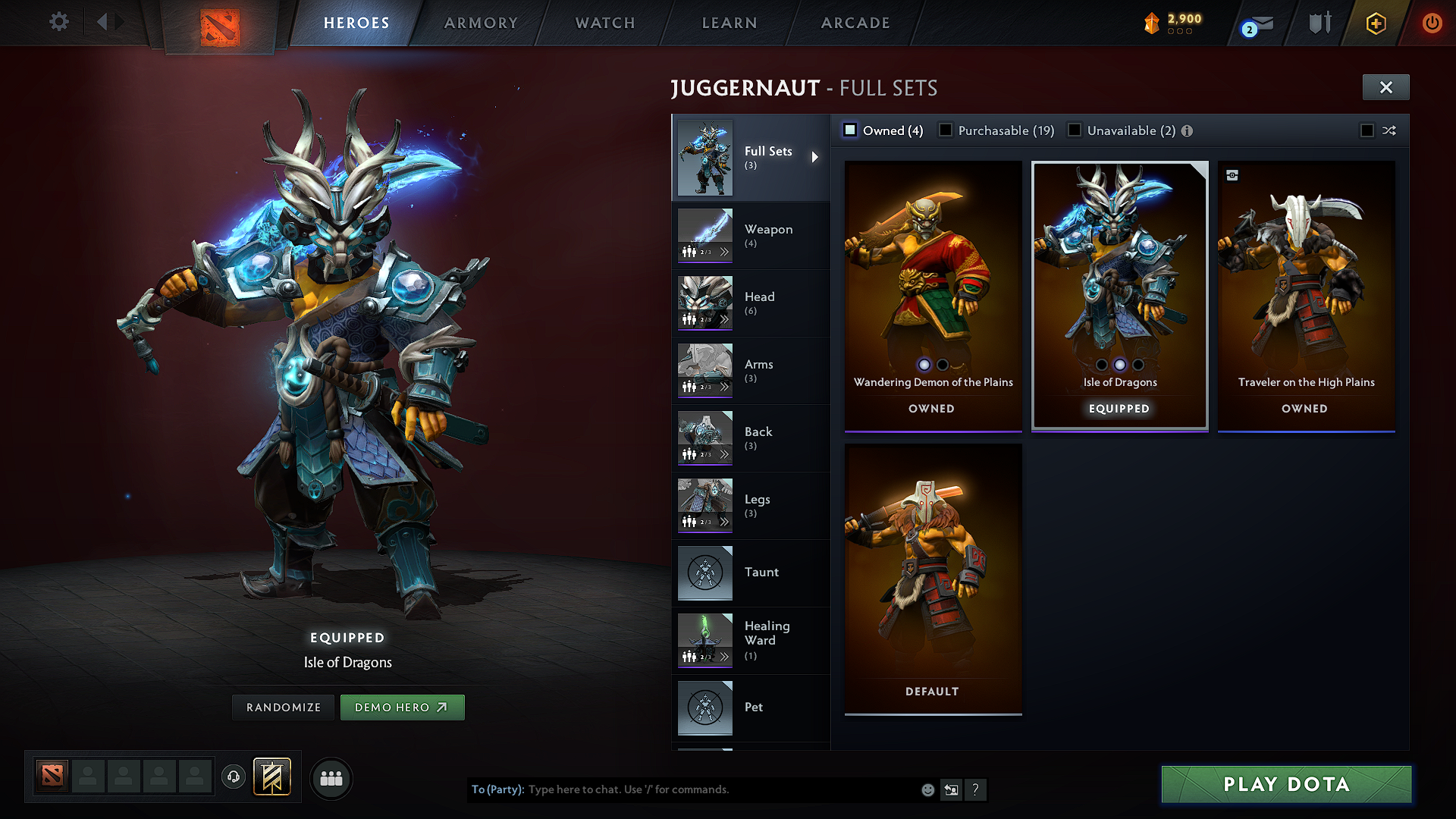The image size is (1456, 819).
Task: Click the power button to exit Dota
Action: point(1432,24)
